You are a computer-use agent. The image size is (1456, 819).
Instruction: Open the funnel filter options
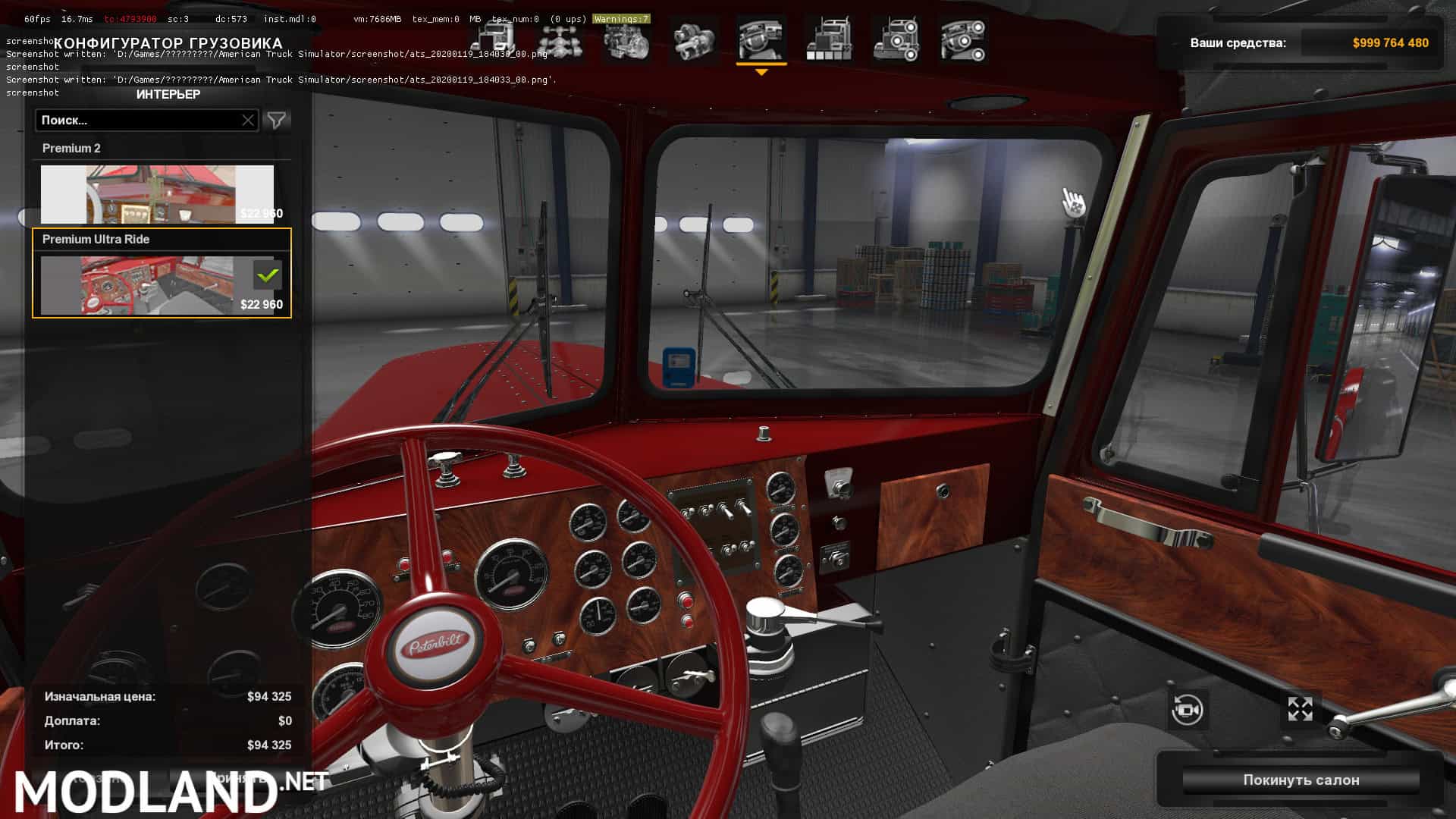coord(277,120)
